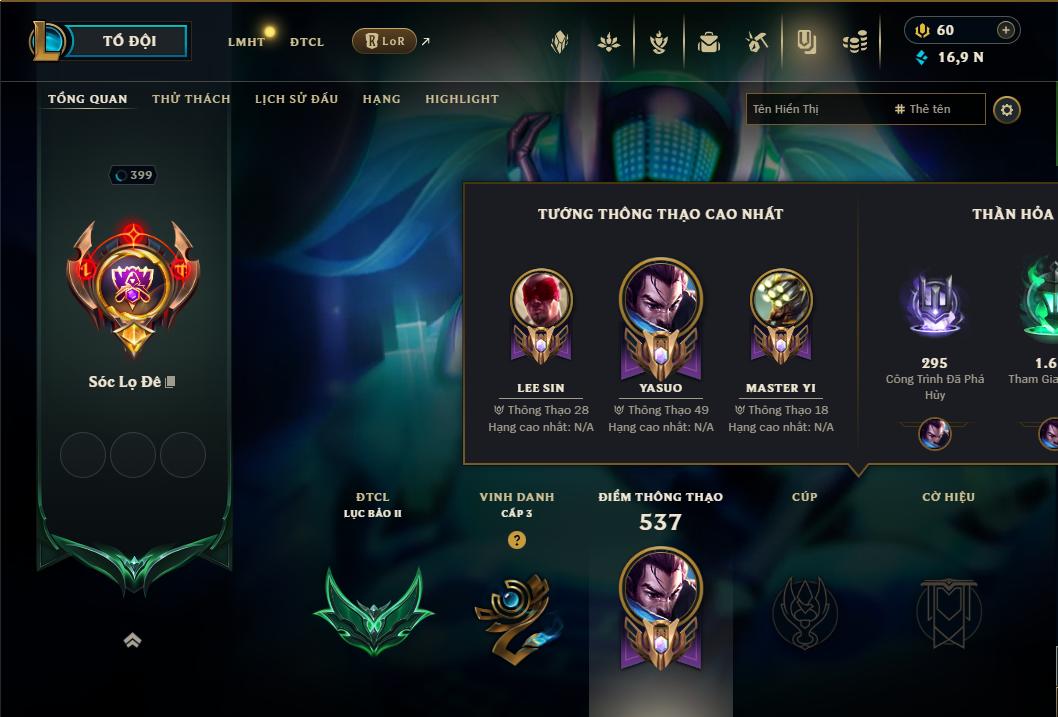The image size is (1058, 717).
Task: Copy the Sóc Lọ Đê summoner name
Action: [171, 382]
